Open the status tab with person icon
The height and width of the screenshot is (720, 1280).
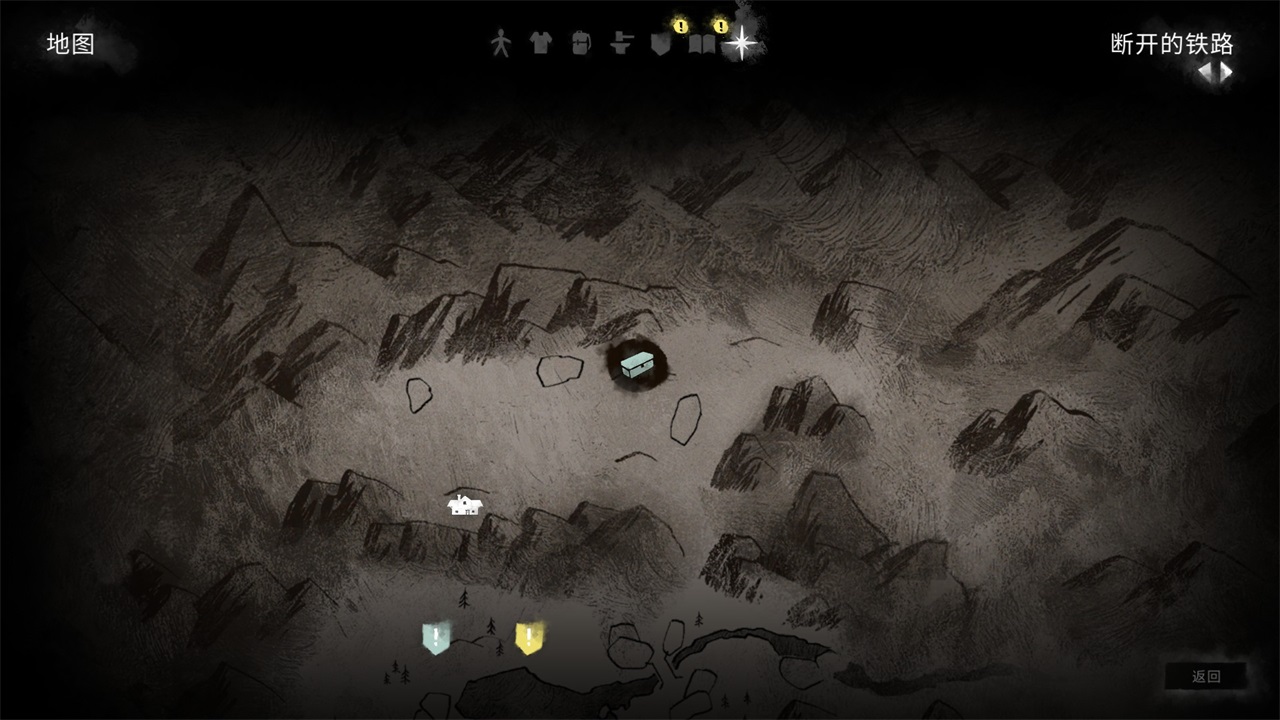click(500, 43)
